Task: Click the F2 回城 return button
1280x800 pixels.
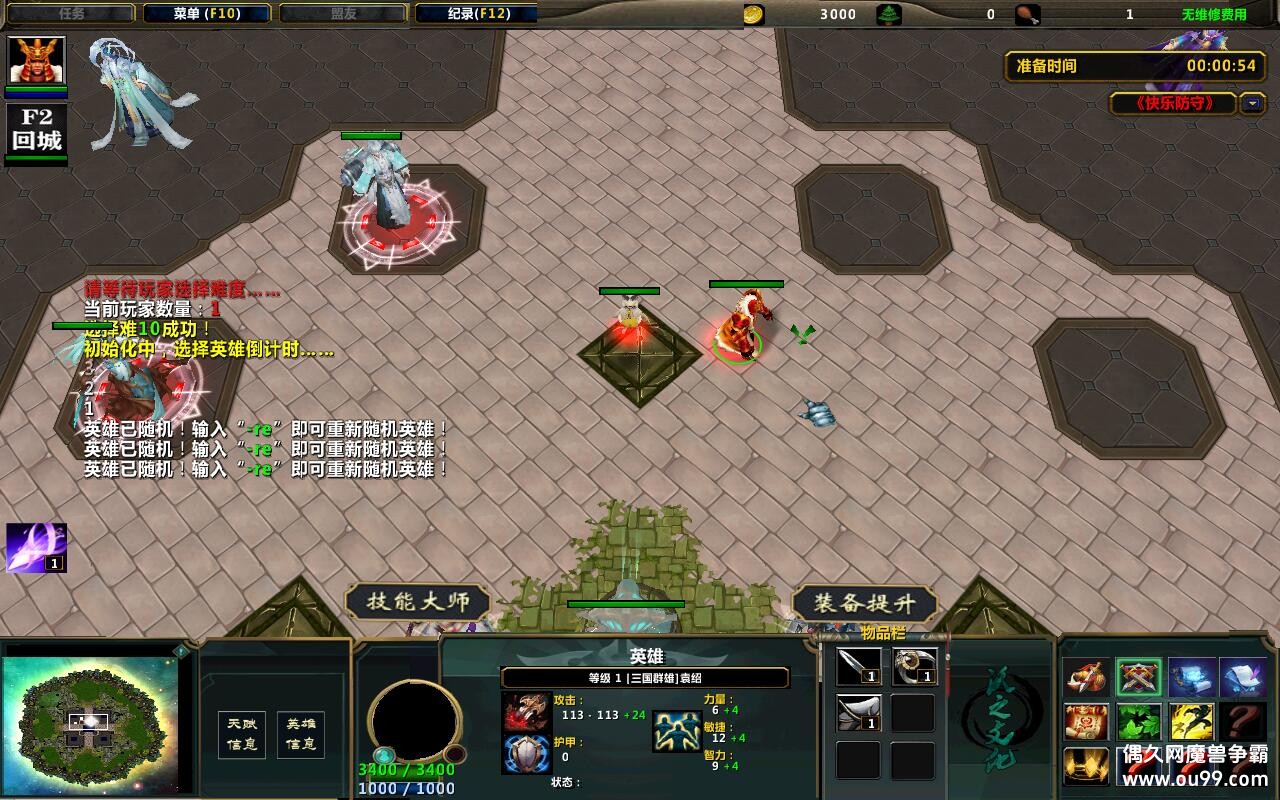Action: pos(37,130)
